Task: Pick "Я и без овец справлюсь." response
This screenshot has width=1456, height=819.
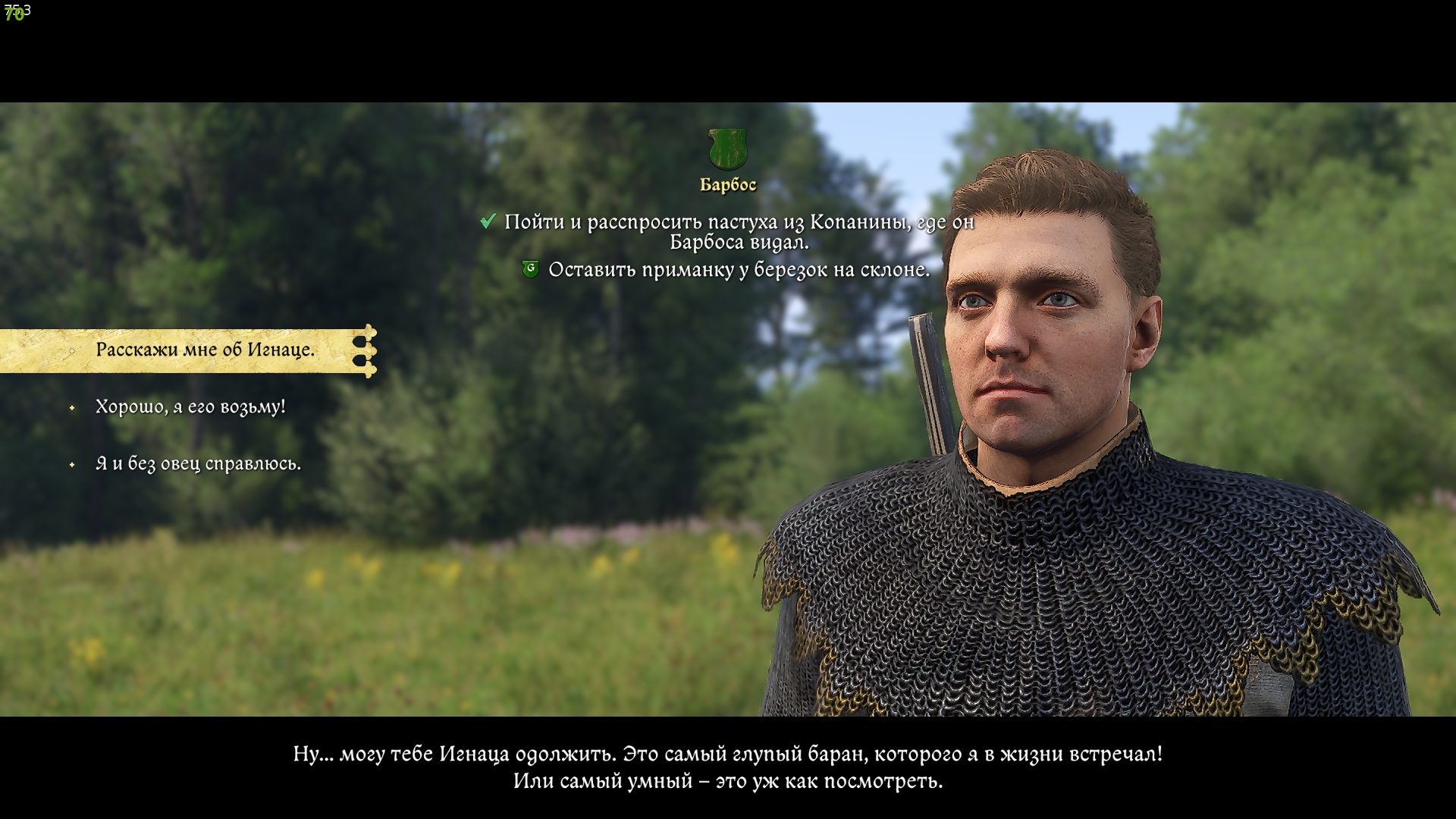Action: tap(198, 463)
